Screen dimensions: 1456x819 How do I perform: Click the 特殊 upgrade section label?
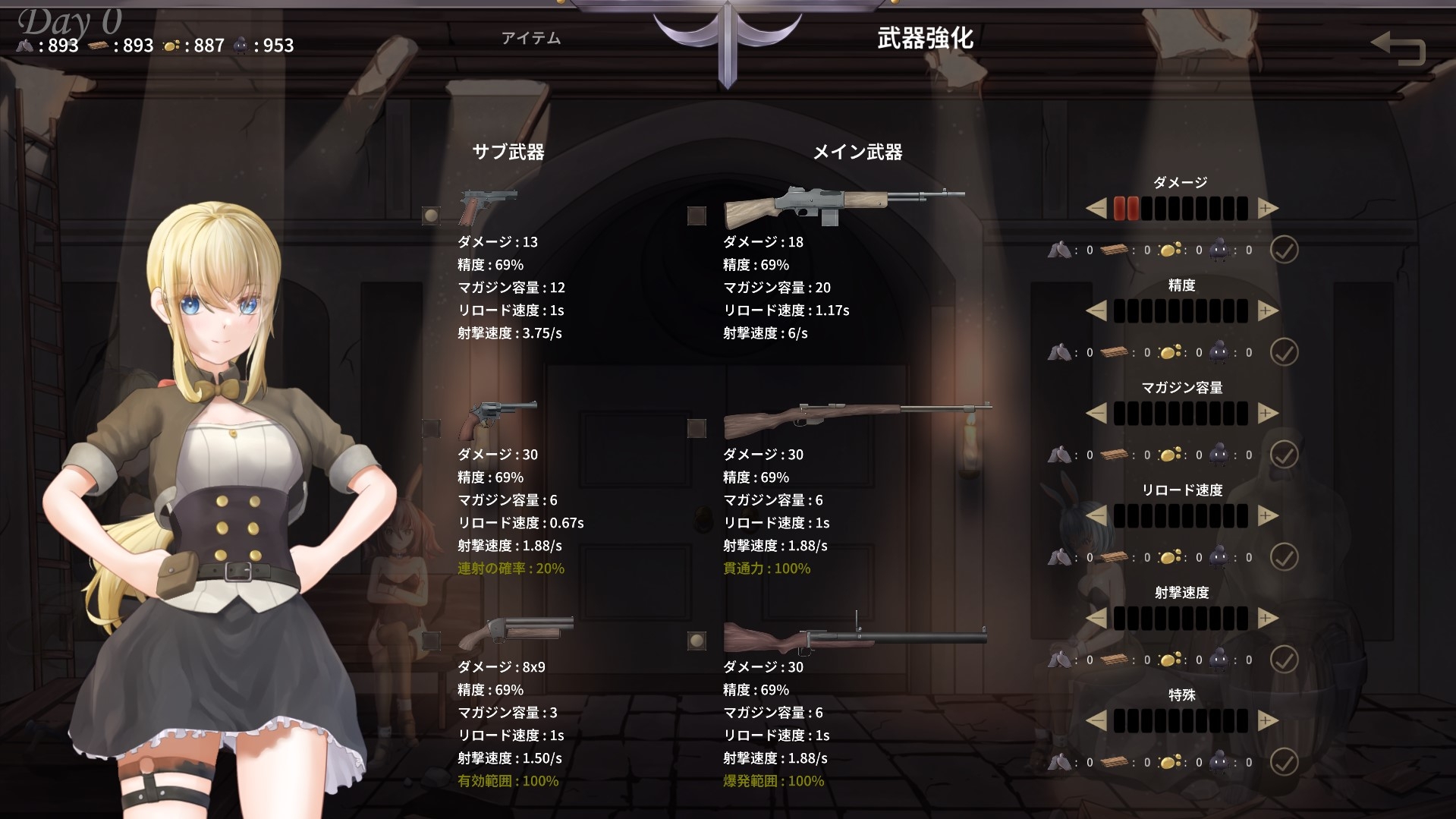(x=1181, y=693)
